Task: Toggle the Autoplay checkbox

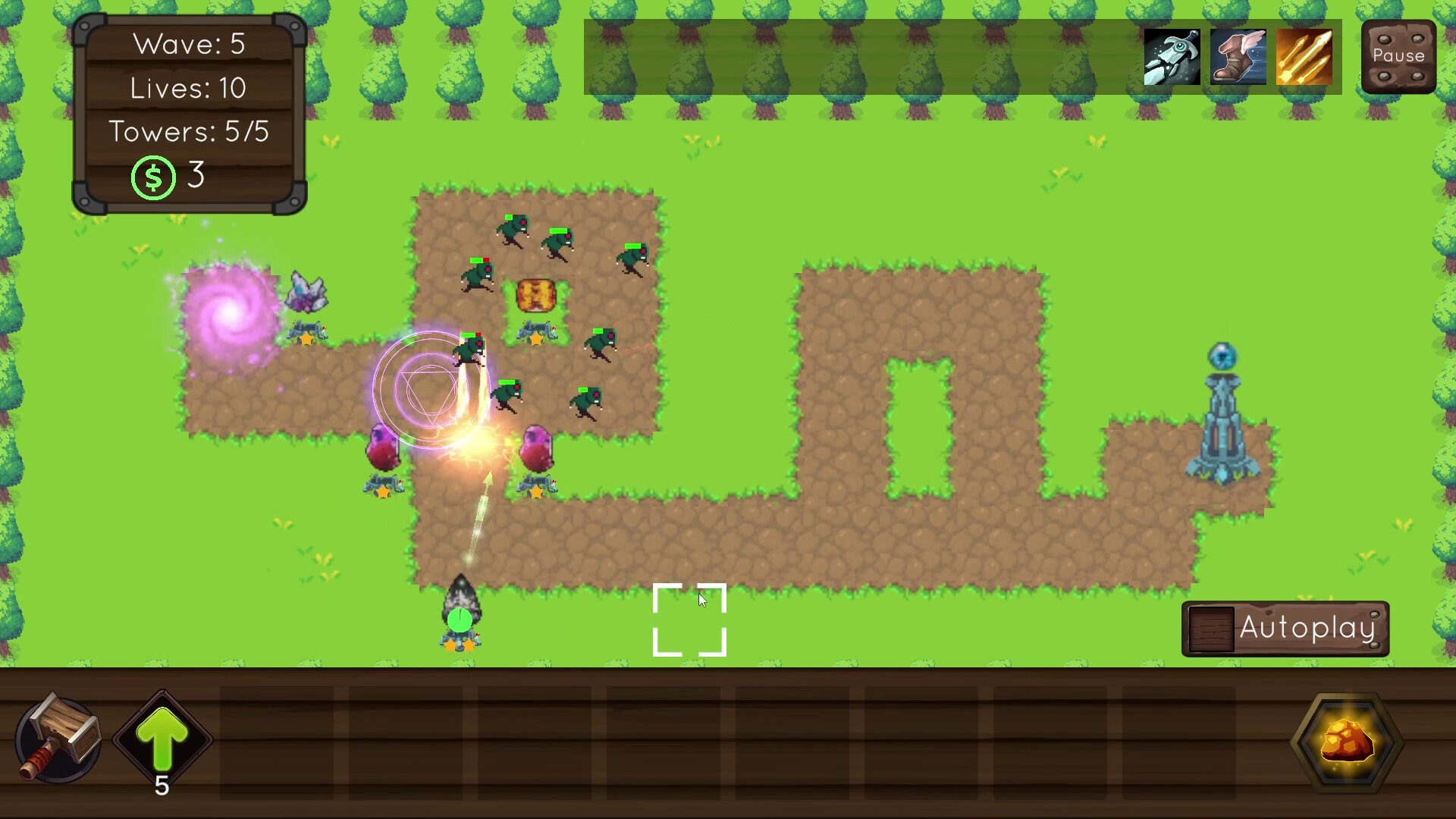Action: 1212,628
